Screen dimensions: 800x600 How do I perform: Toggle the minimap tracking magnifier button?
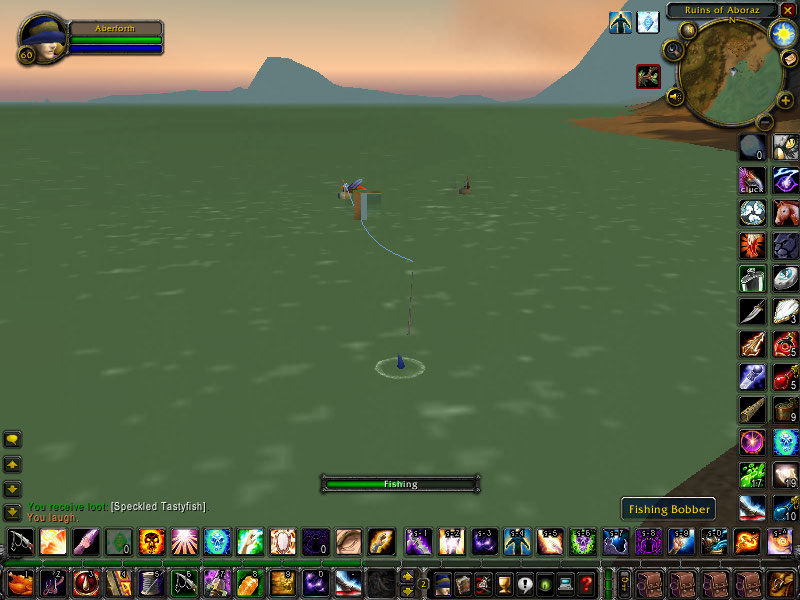[673, 49]
